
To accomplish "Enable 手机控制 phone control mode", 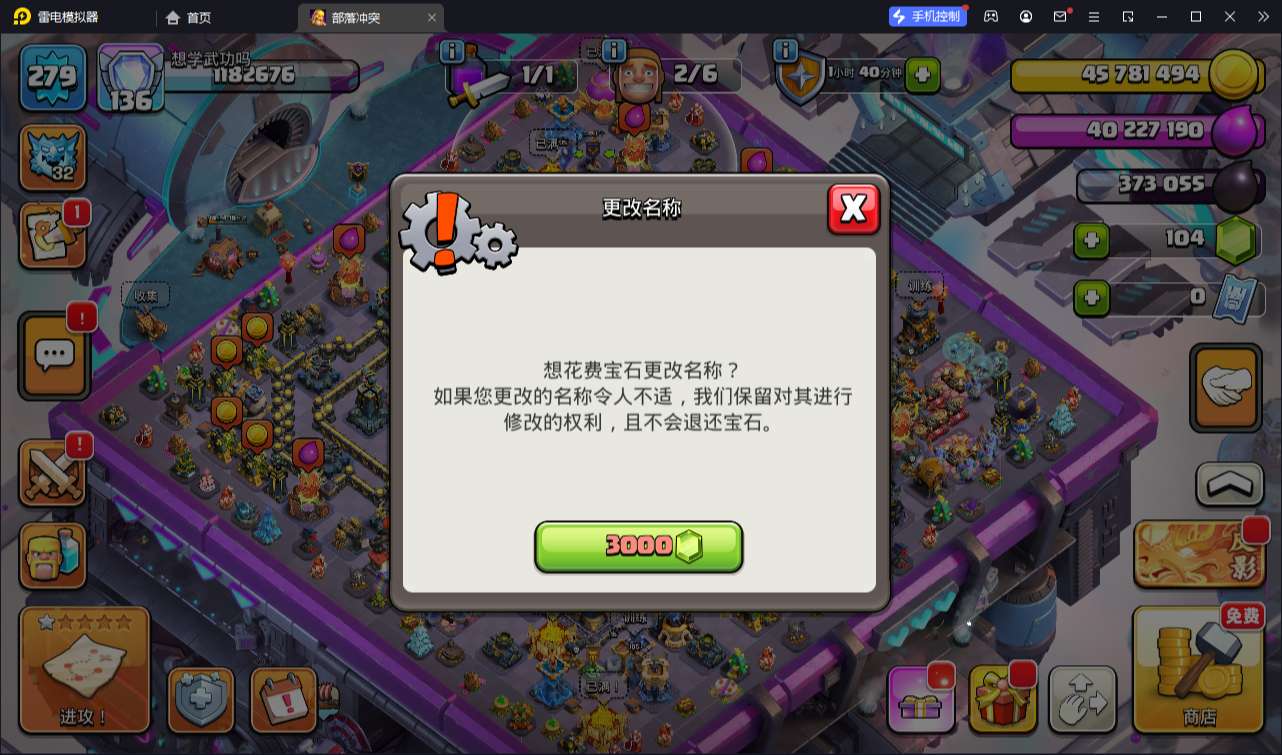I will pyautogui.click(x=926, y=16).
